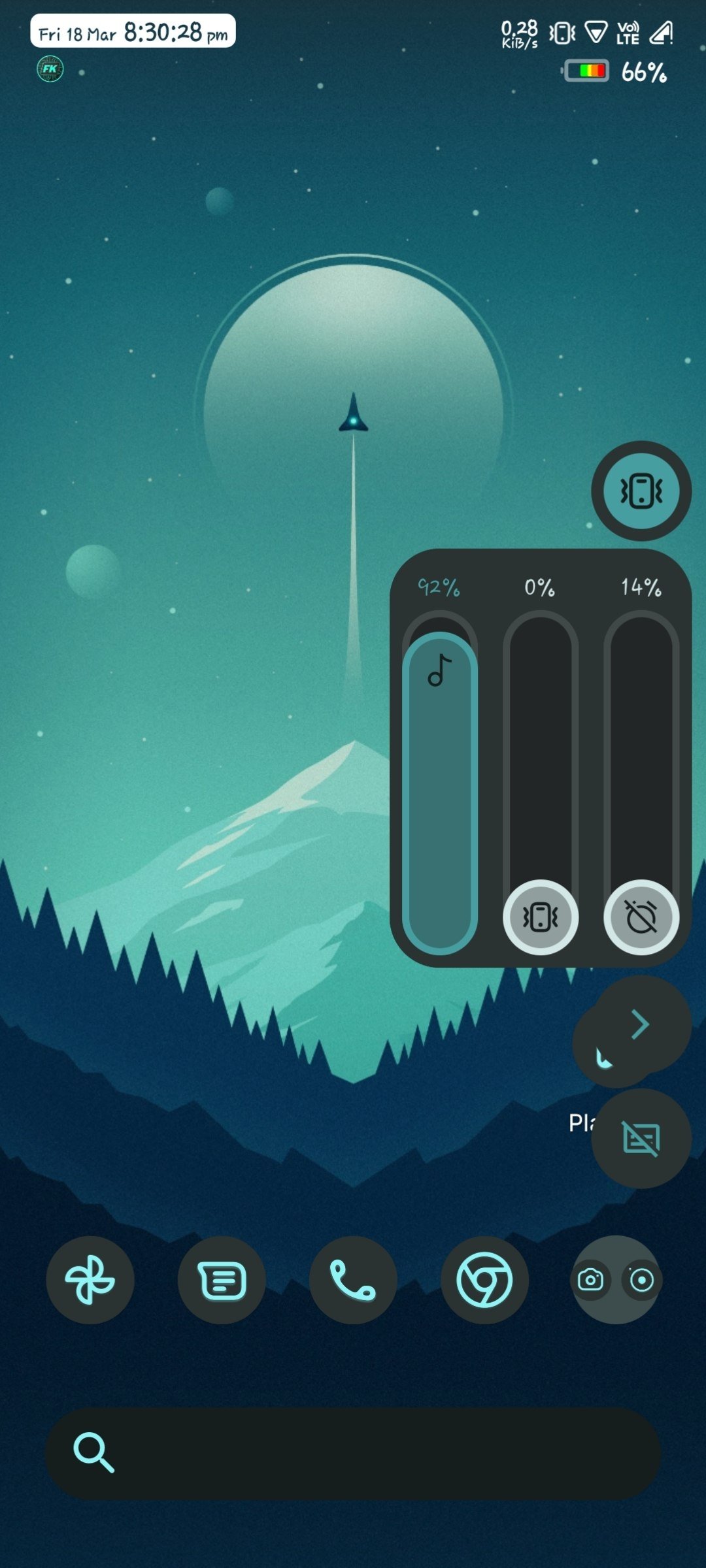The width and height of the screenshot is (706, 1568).
Task: Toggle the live caption button
Action: tap(641, 1139)
